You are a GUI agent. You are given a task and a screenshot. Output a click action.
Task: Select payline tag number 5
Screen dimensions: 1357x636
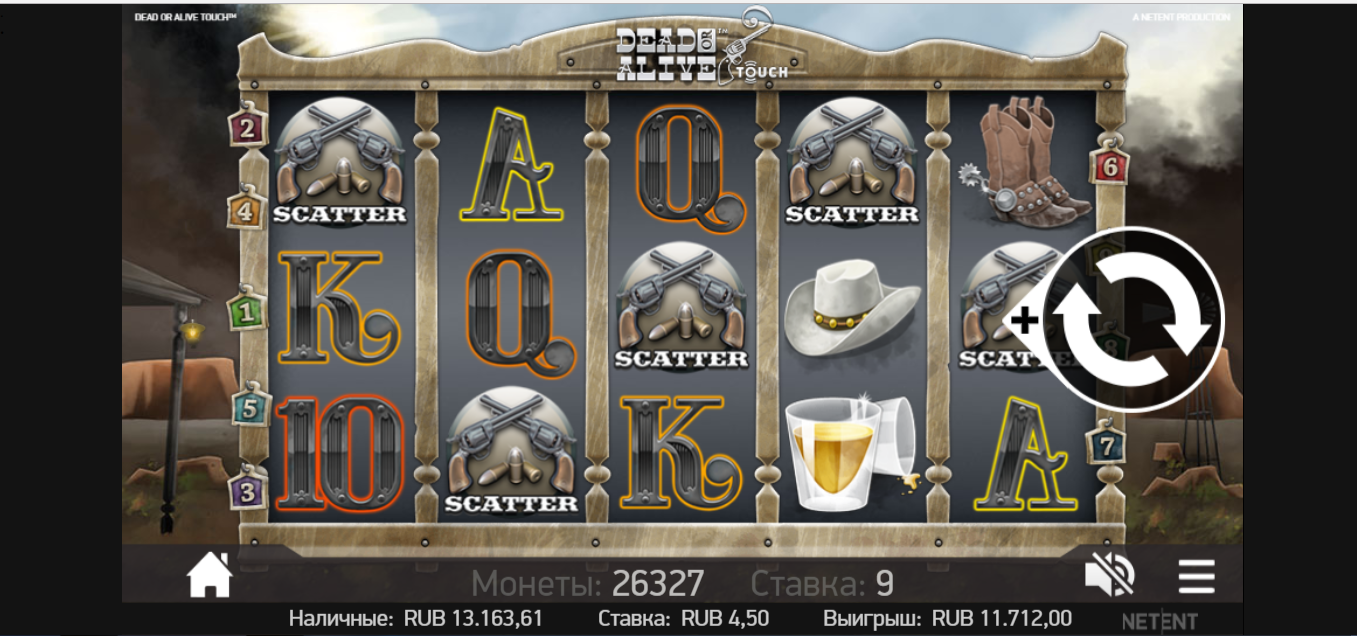pyautogui.click(x=249, y=408)
